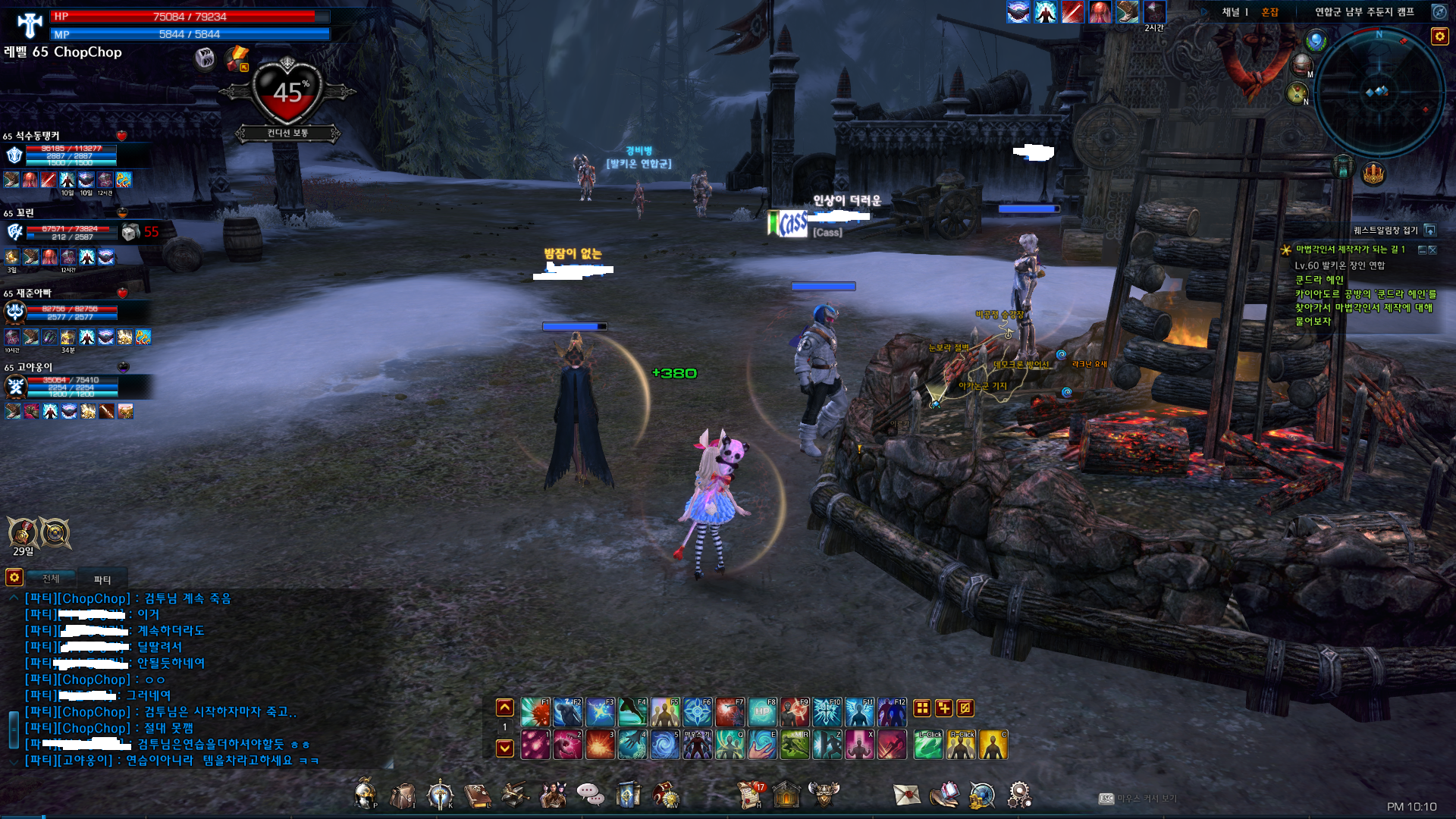The height and width of the screenshot is (819, 1456).
Task: Open the minimap settings gear button
Action: point(1439,36)
